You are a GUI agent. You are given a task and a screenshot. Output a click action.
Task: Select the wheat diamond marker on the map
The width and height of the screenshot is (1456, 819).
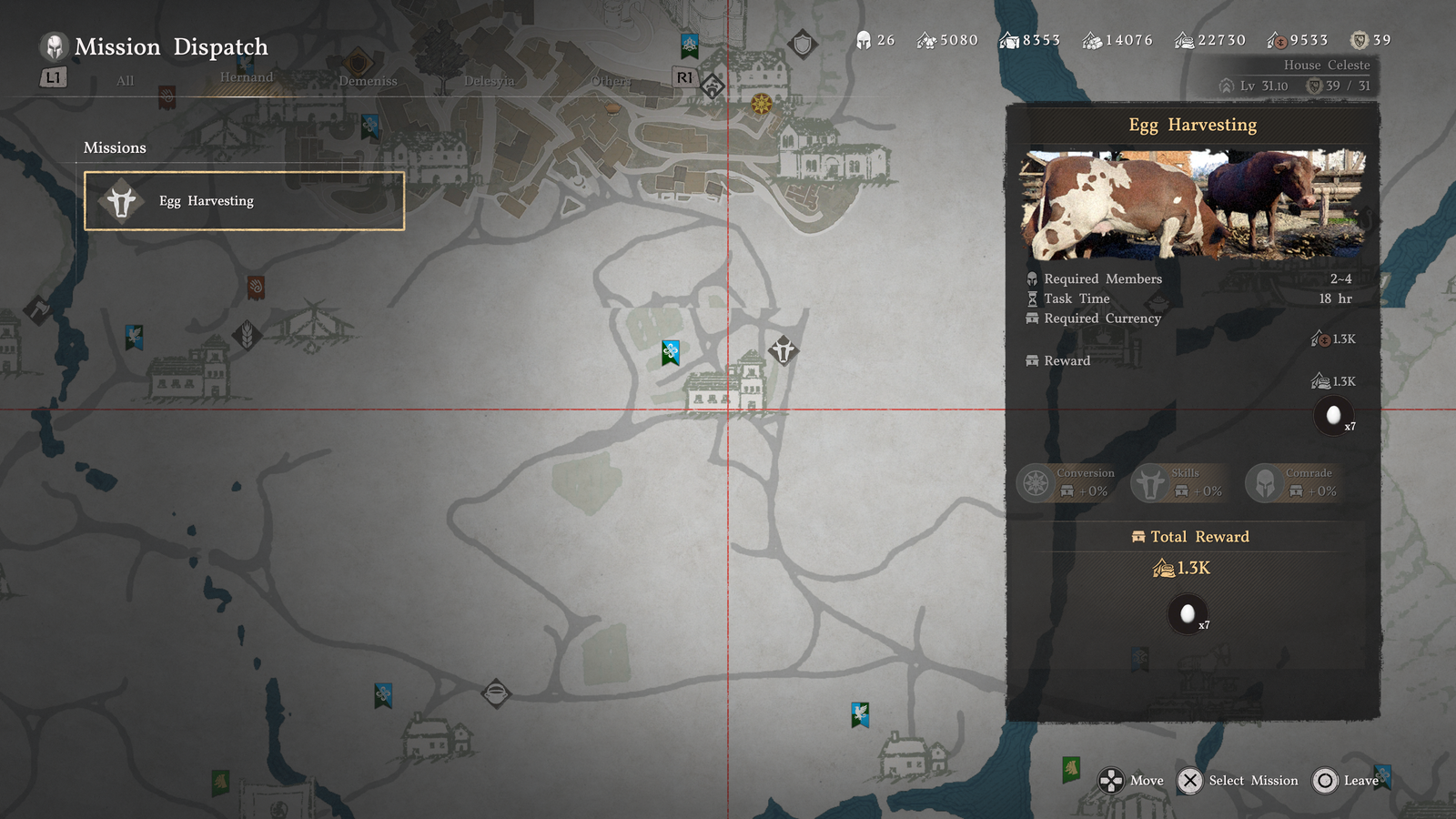click(247, 336)
